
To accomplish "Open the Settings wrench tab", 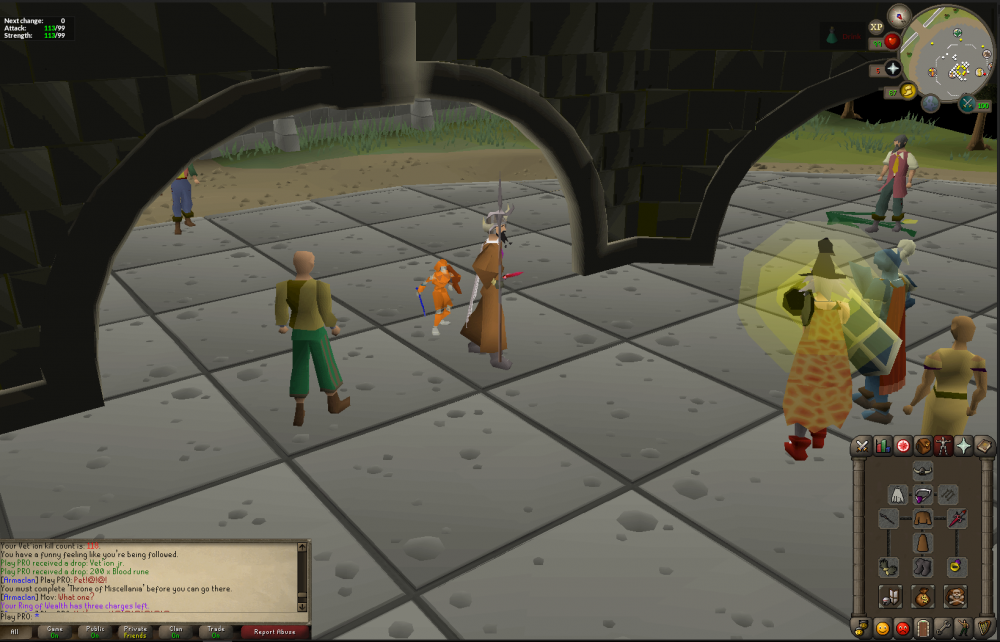I will click(x=943, y=628).
